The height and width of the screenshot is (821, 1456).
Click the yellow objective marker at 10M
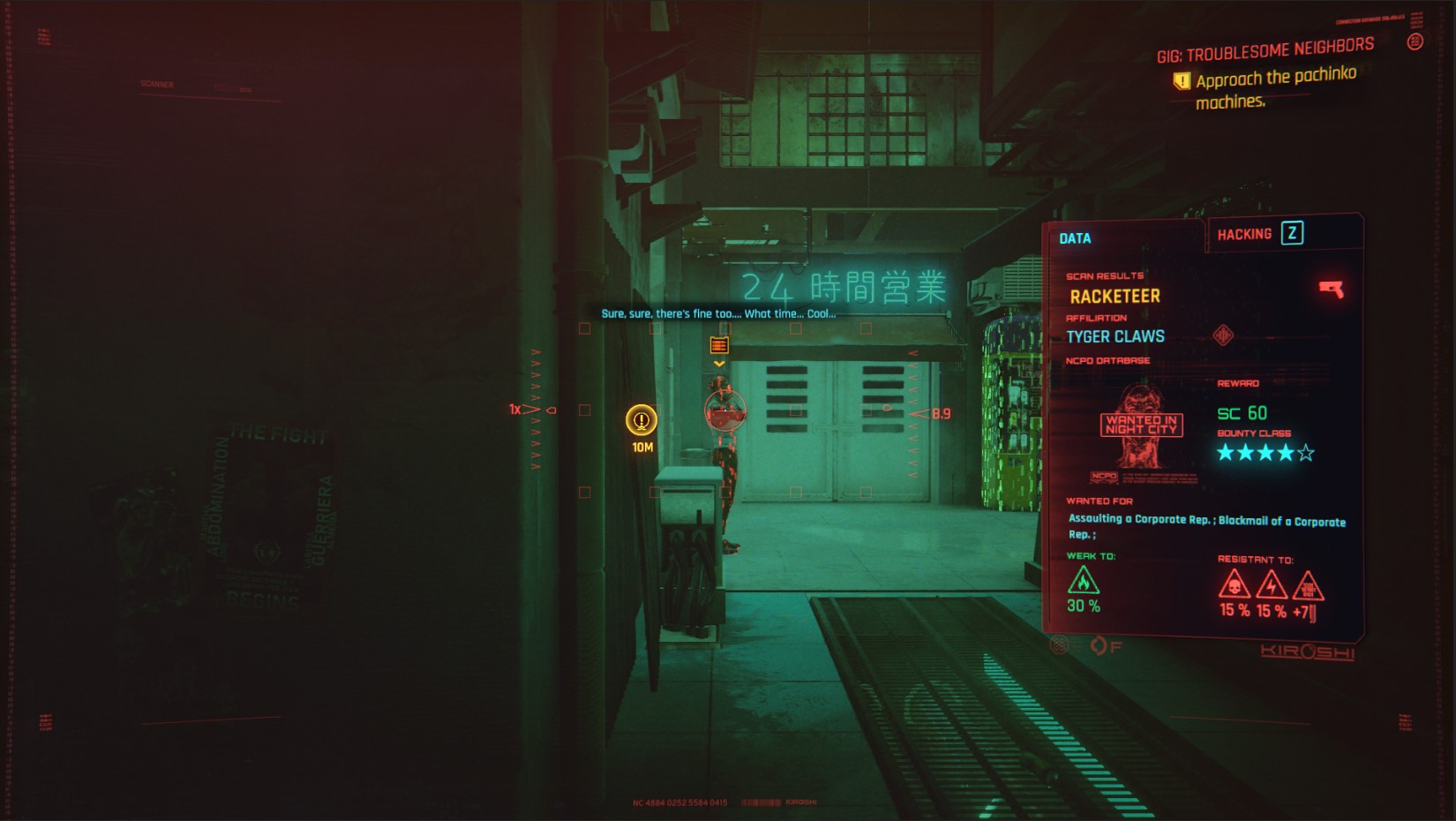642,420
